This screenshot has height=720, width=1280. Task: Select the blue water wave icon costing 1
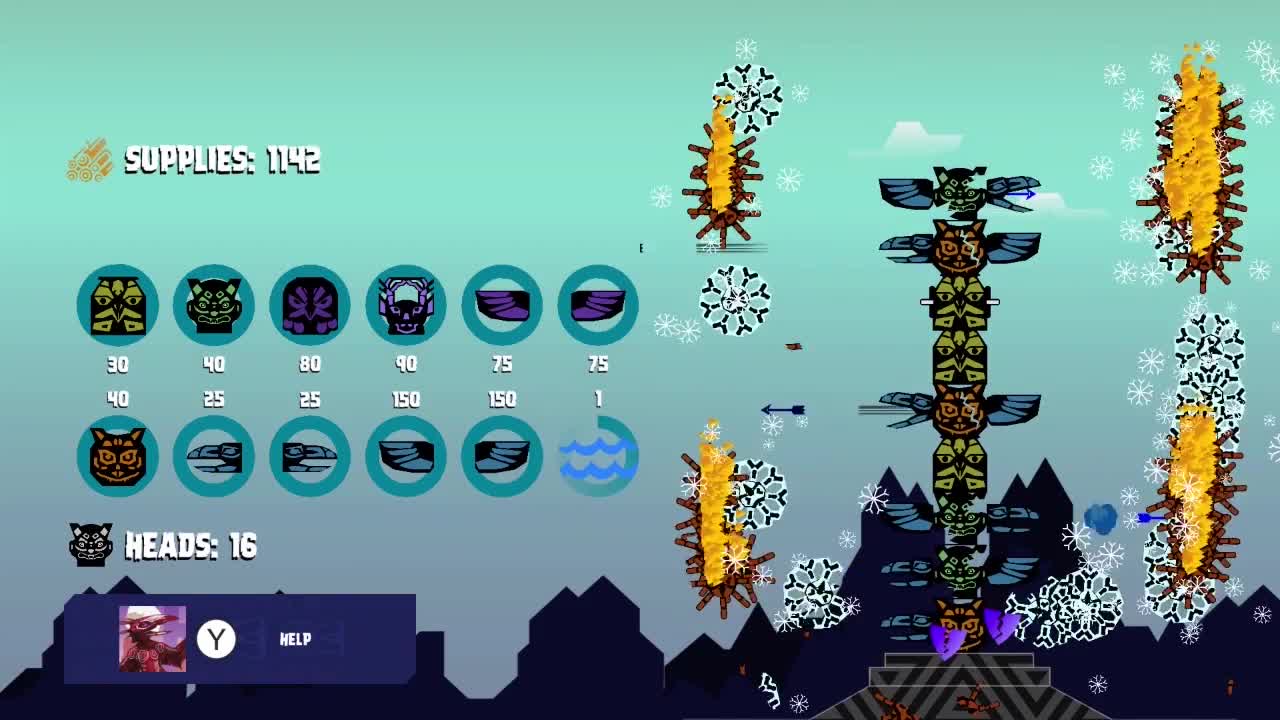point(598,457)
